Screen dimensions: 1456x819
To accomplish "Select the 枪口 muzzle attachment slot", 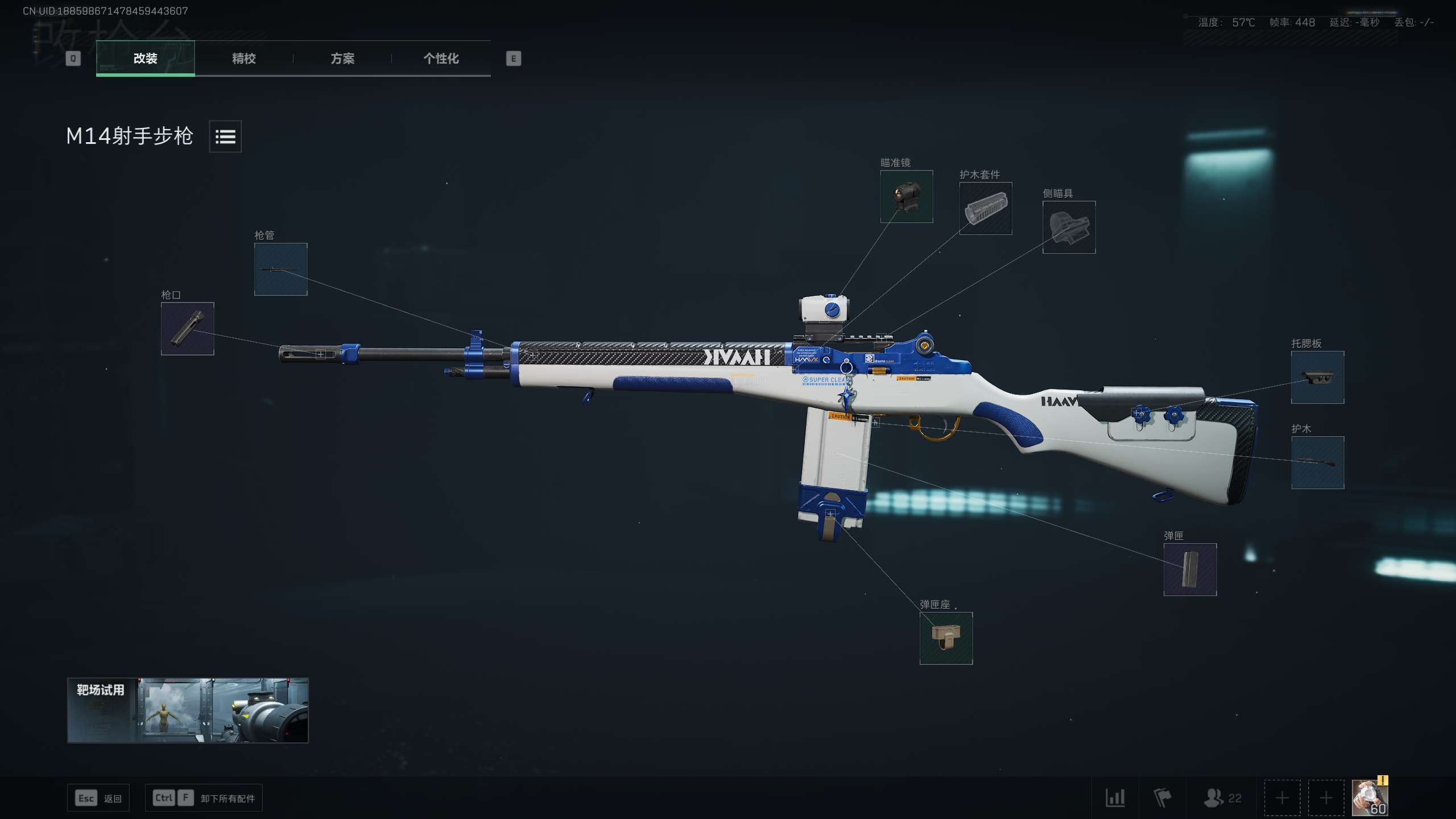I will coord(188,329).
